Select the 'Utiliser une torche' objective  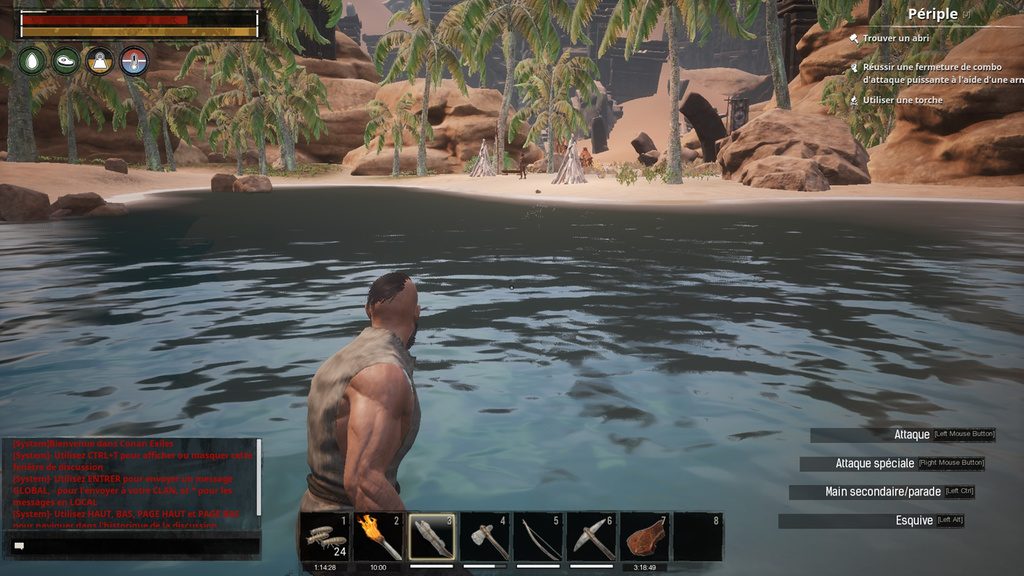[x=902, y=100]
